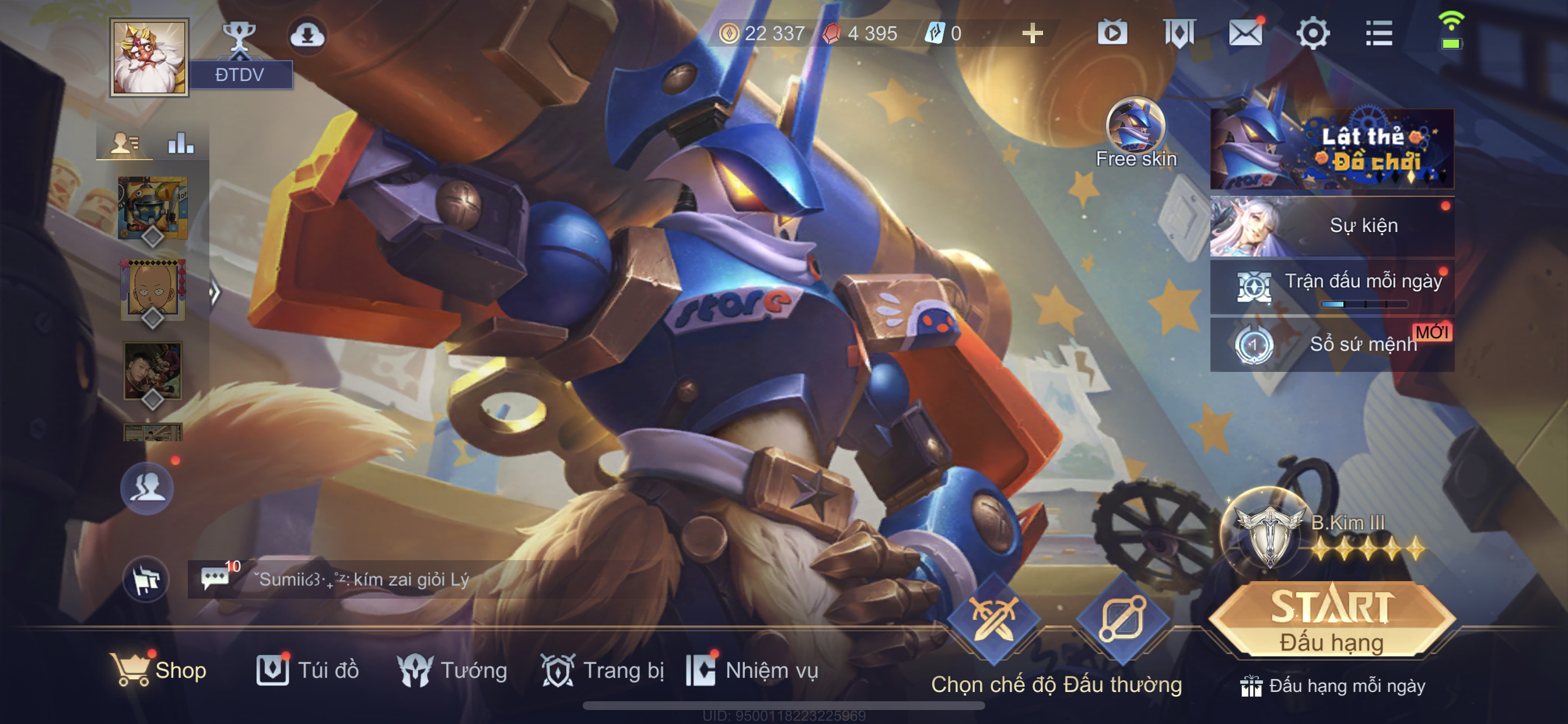
Task: Open the download cloud icon
Action: [307, 36]
